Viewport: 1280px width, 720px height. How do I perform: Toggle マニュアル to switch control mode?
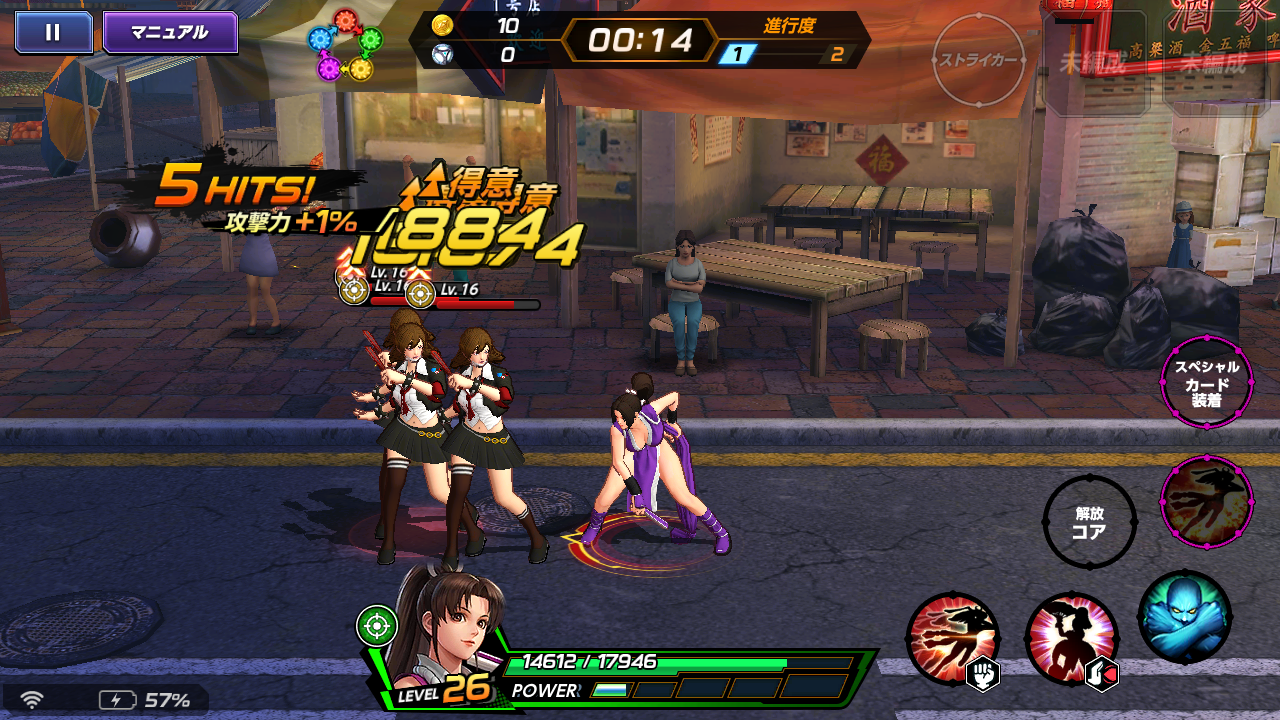click(x=169, y=32)
